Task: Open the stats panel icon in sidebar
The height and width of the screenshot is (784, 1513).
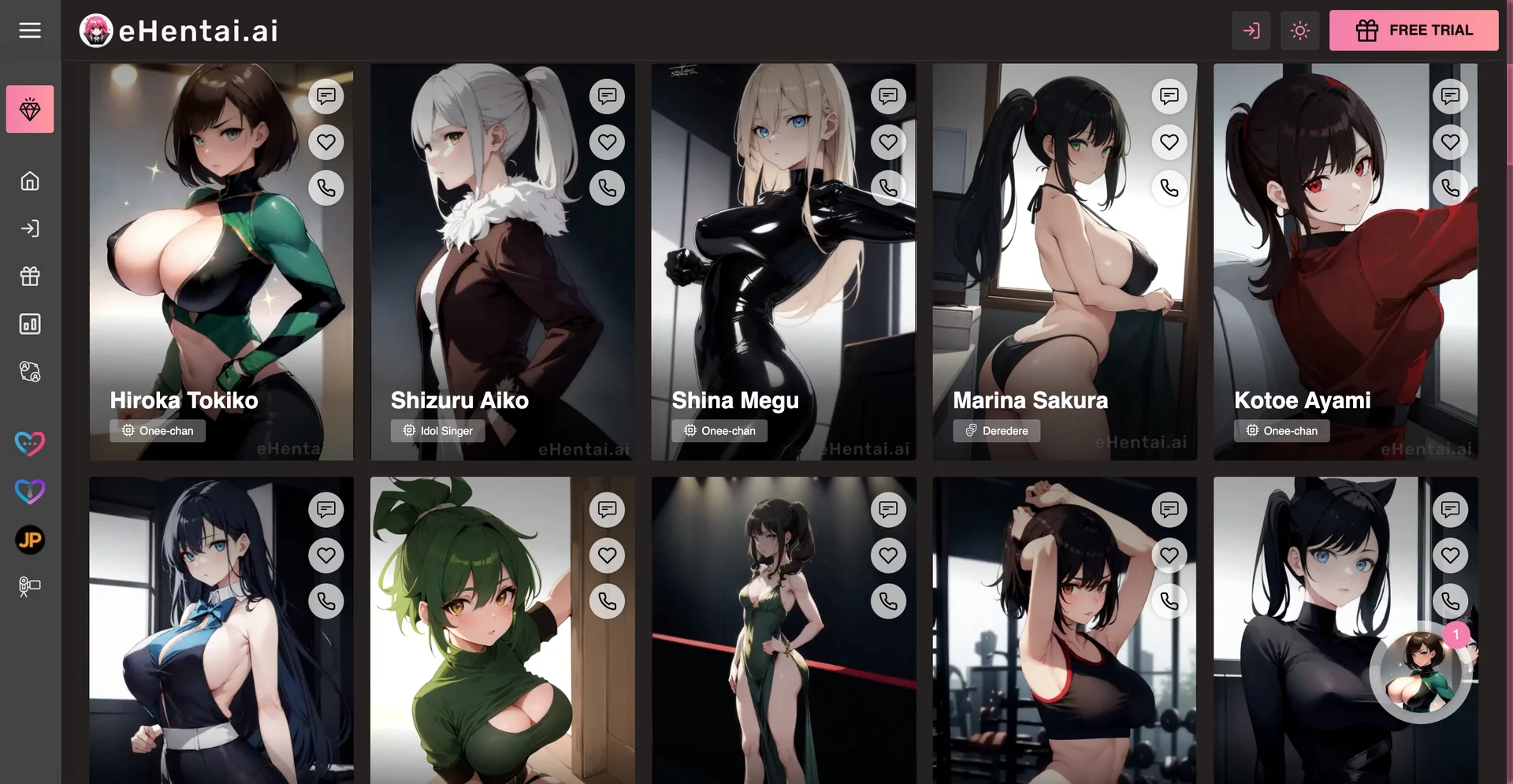Action: pos(30,324)
